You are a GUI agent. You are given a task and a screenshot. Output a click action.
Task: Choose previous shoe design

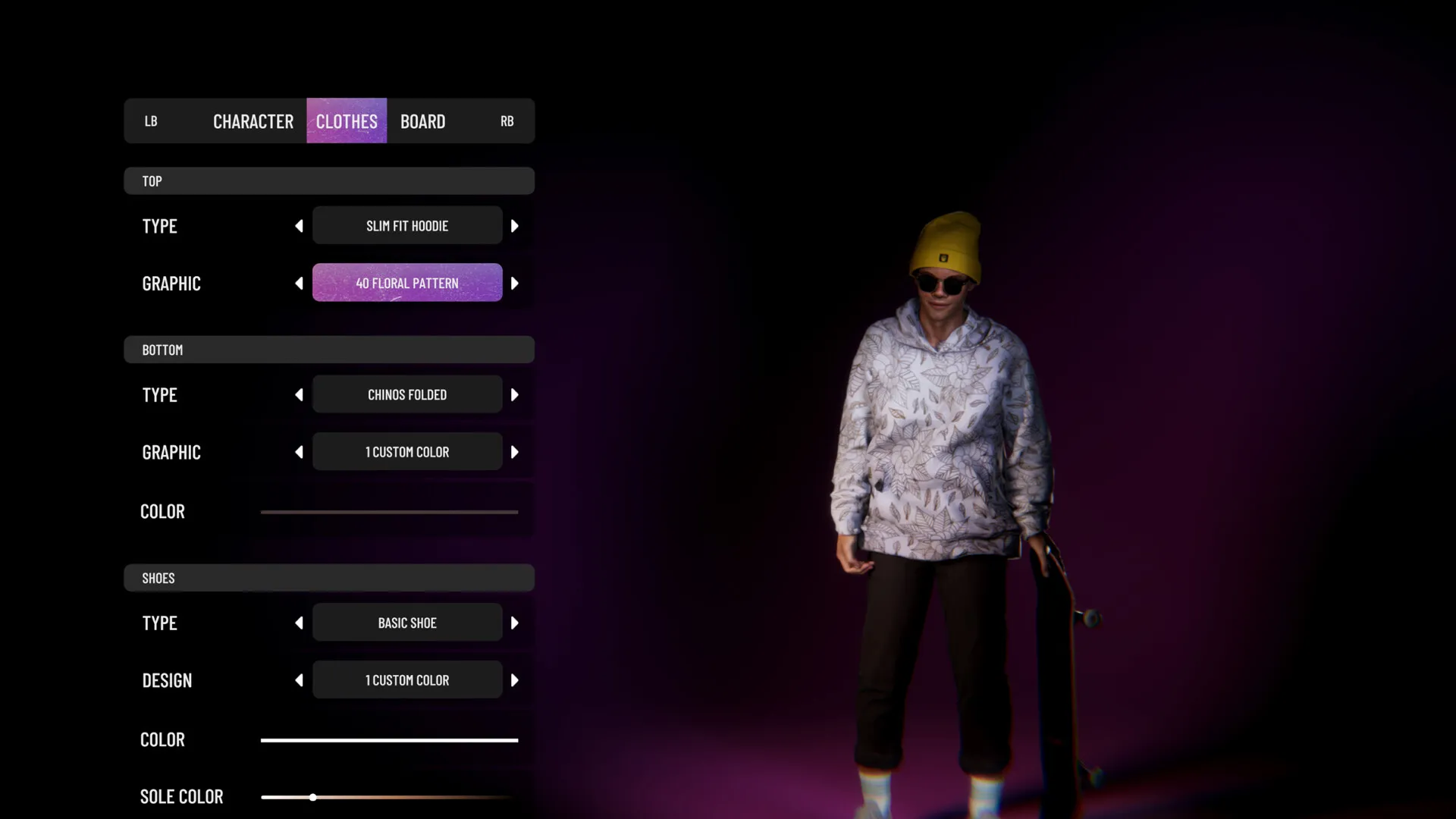(299, 681)
